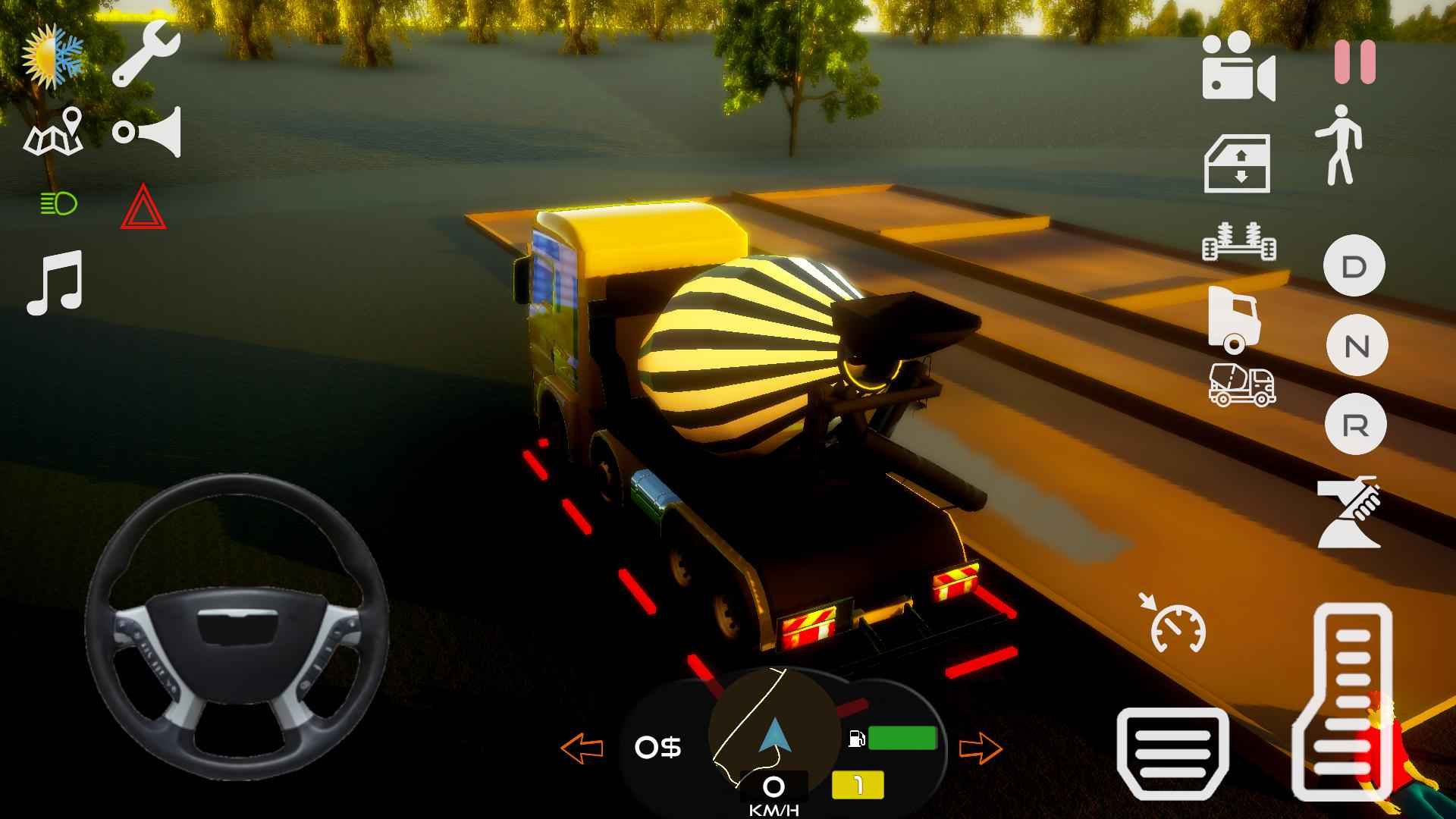Shift into Neutral gear

pyautogui.click(x=1356, y=346)
